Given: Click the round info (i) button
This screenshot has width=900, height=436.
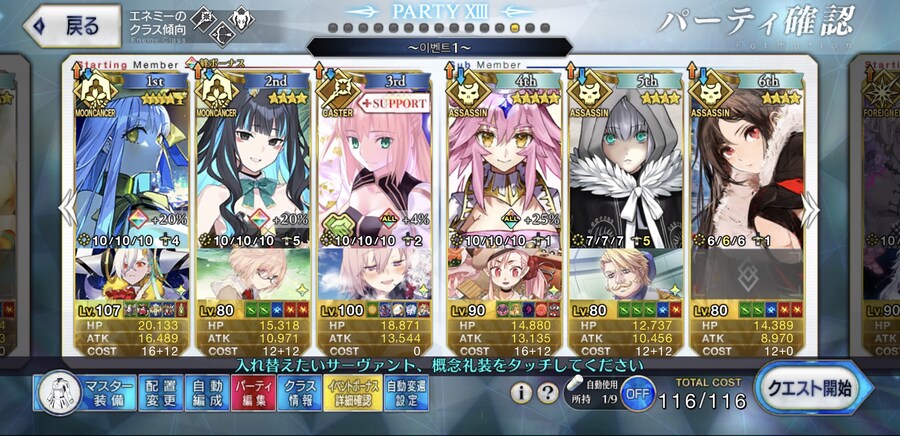Looking at the screenshot, I should [x=521, y=393].
